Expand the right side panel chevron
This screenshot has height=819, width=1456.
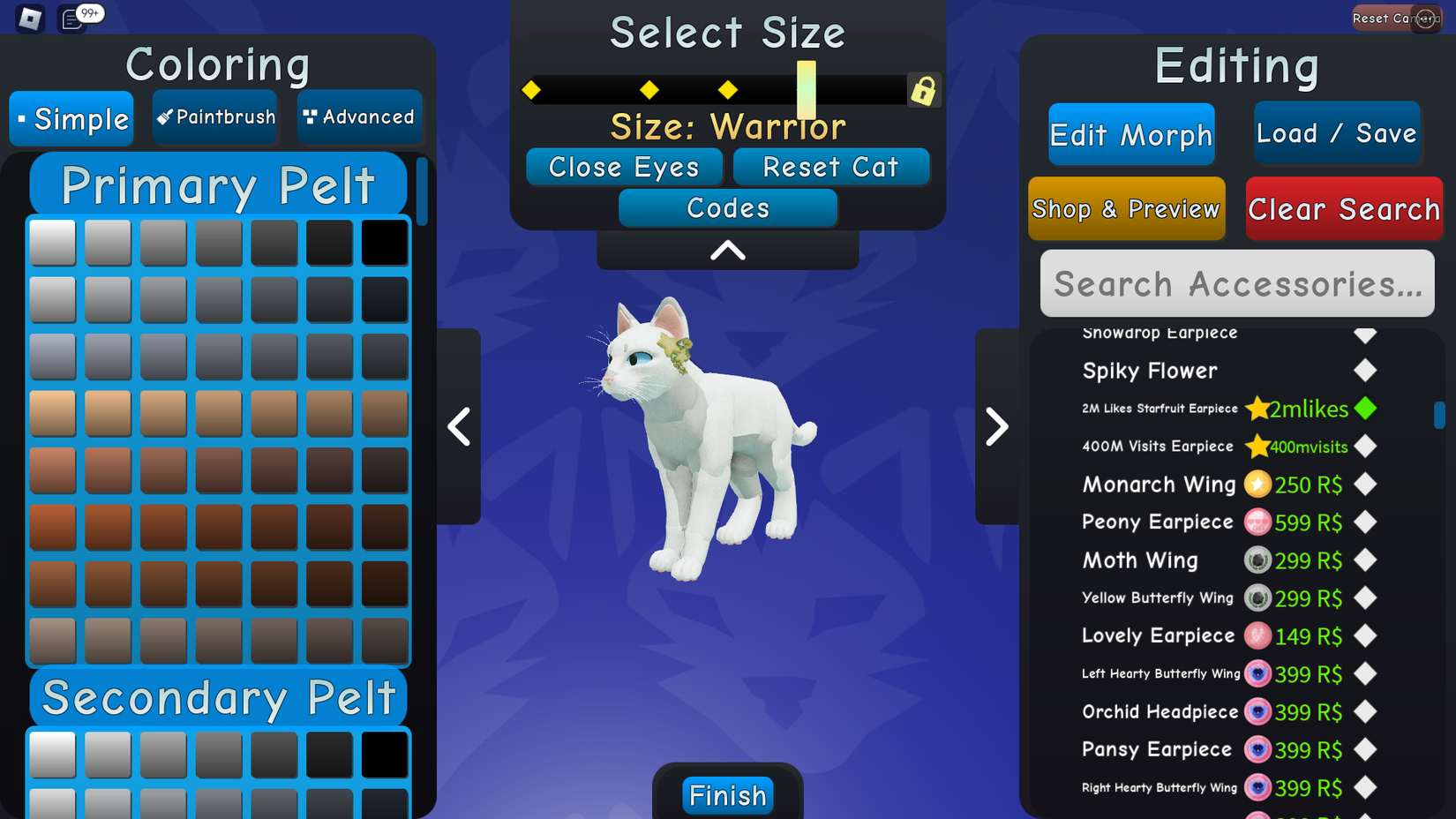997,426
